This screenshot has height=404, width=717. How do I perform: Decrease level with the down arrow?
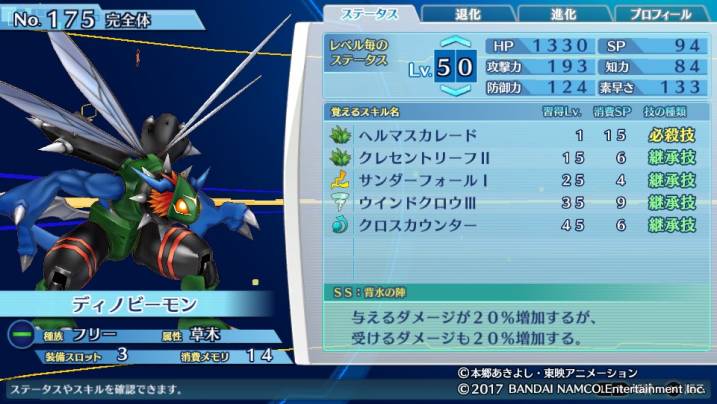click(x=455, y=89)
